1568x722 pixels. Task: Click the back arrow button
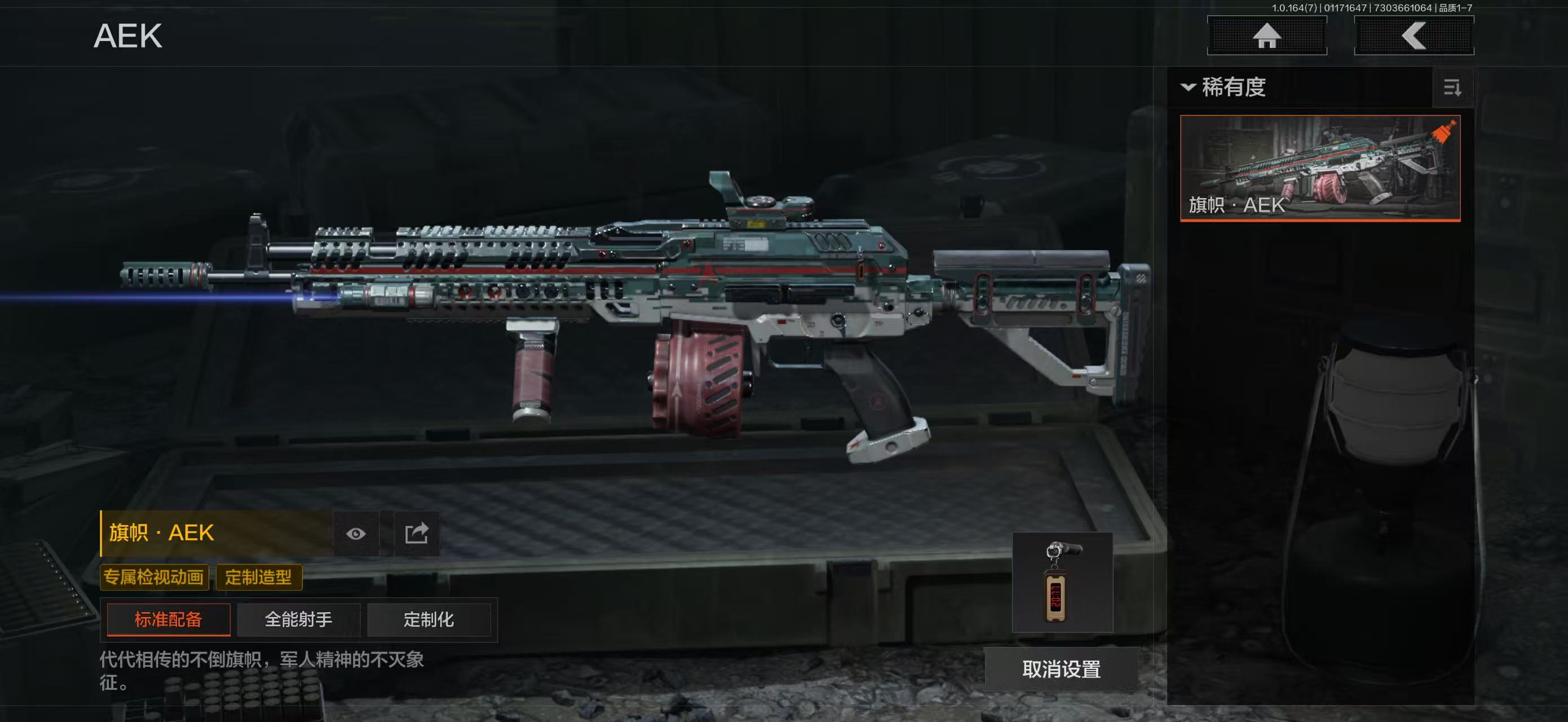(1414, 36)
